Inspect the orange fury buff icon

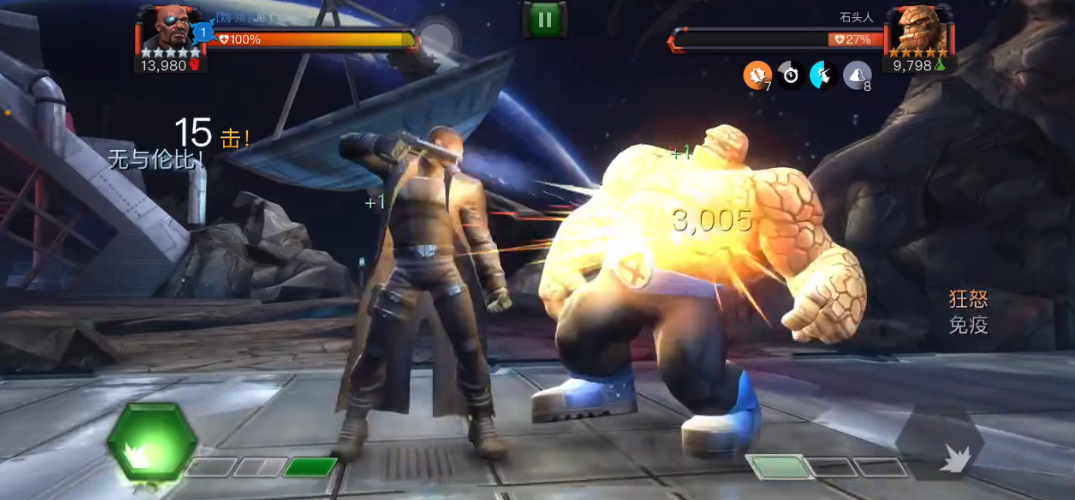pos(756,74)
